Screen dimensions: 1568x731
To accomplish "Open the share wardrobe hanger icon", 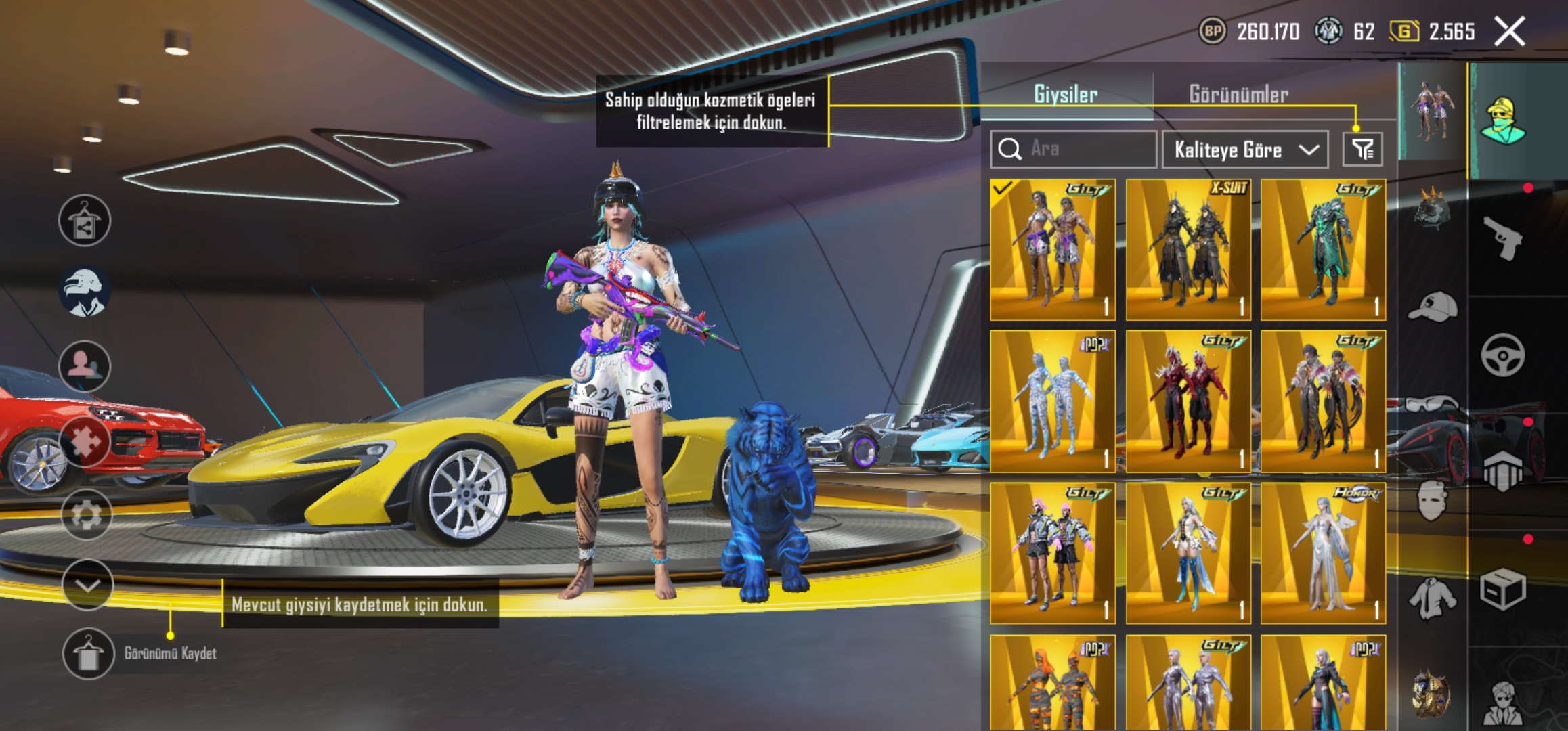I will (85, 221).
